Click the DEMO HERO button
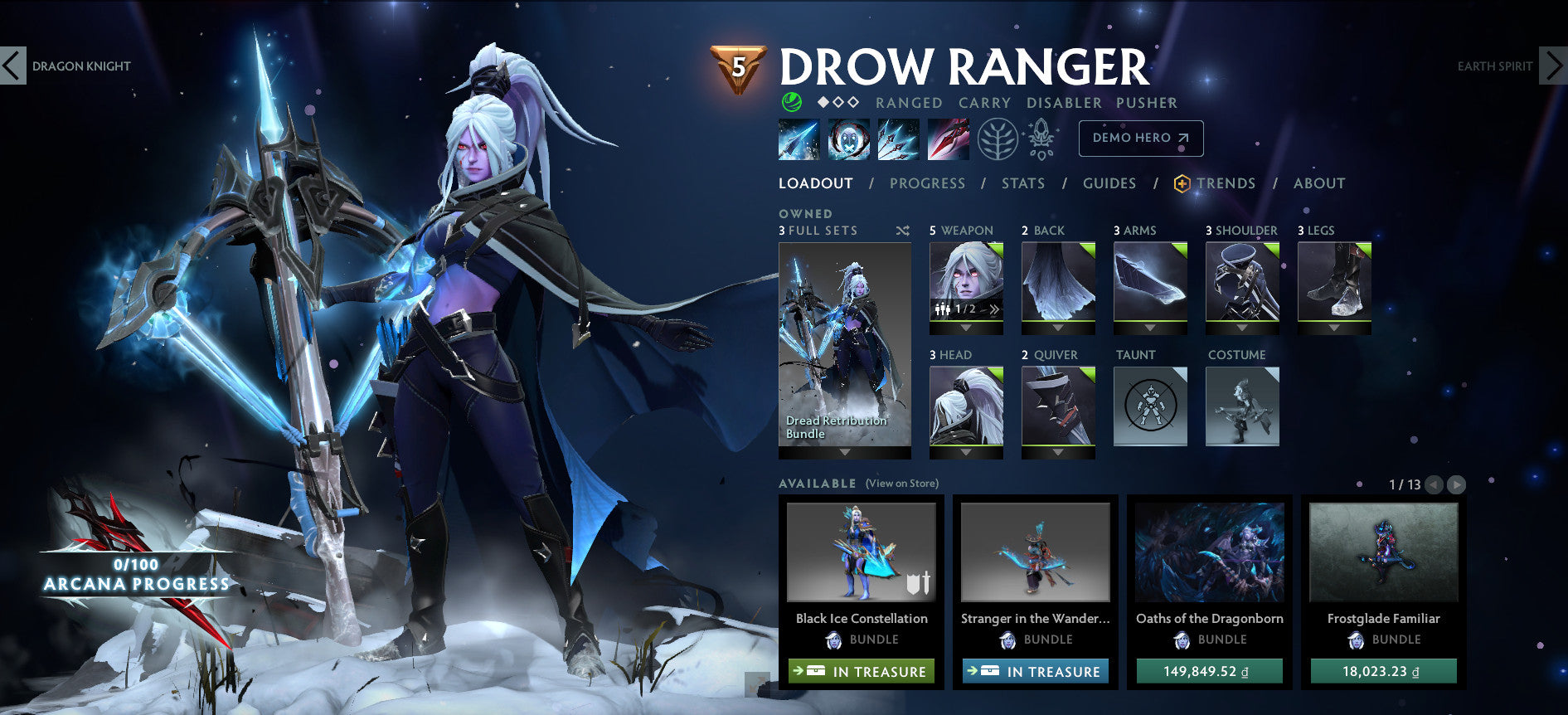The width and height of the screenshot is (1568, 715). click(1140, 139)
